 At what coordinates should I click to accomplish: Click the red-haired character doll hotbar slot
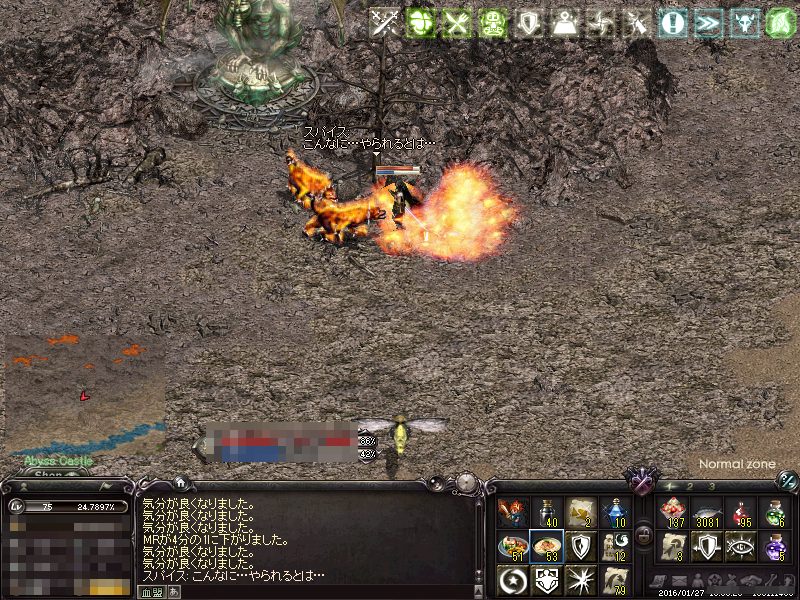coord(512,513)
